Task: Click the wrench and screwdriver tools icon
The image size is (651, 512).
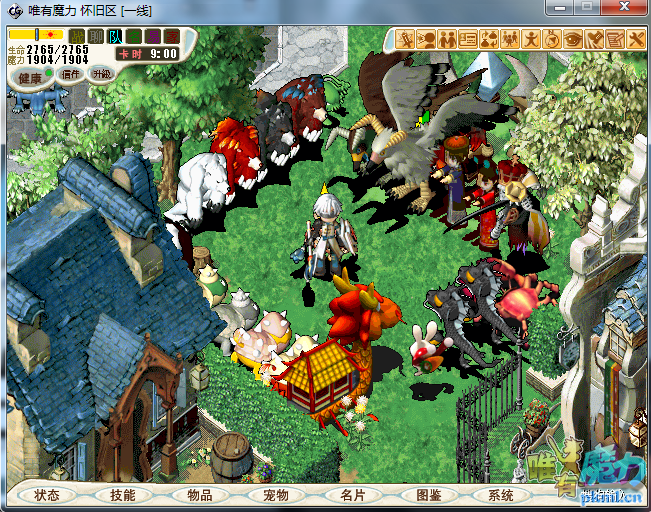Action: coord(637,39)
